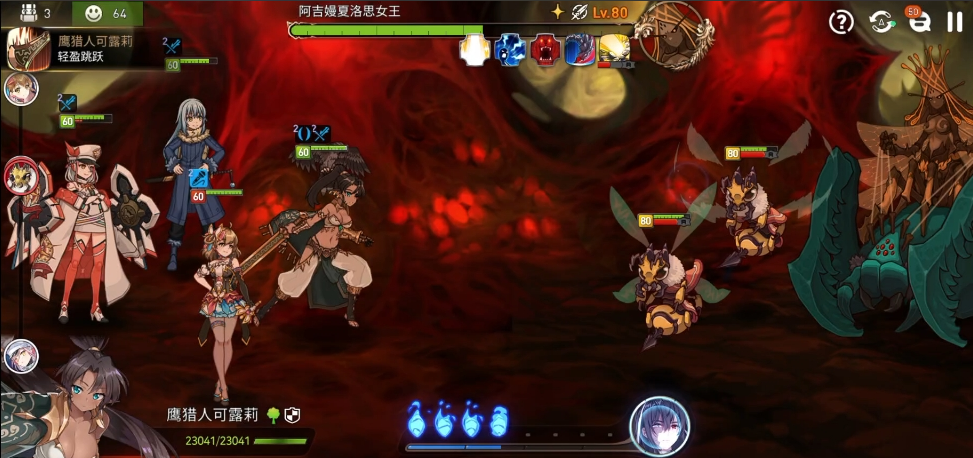Tap the backpack counter icon

tap(28, 13)
